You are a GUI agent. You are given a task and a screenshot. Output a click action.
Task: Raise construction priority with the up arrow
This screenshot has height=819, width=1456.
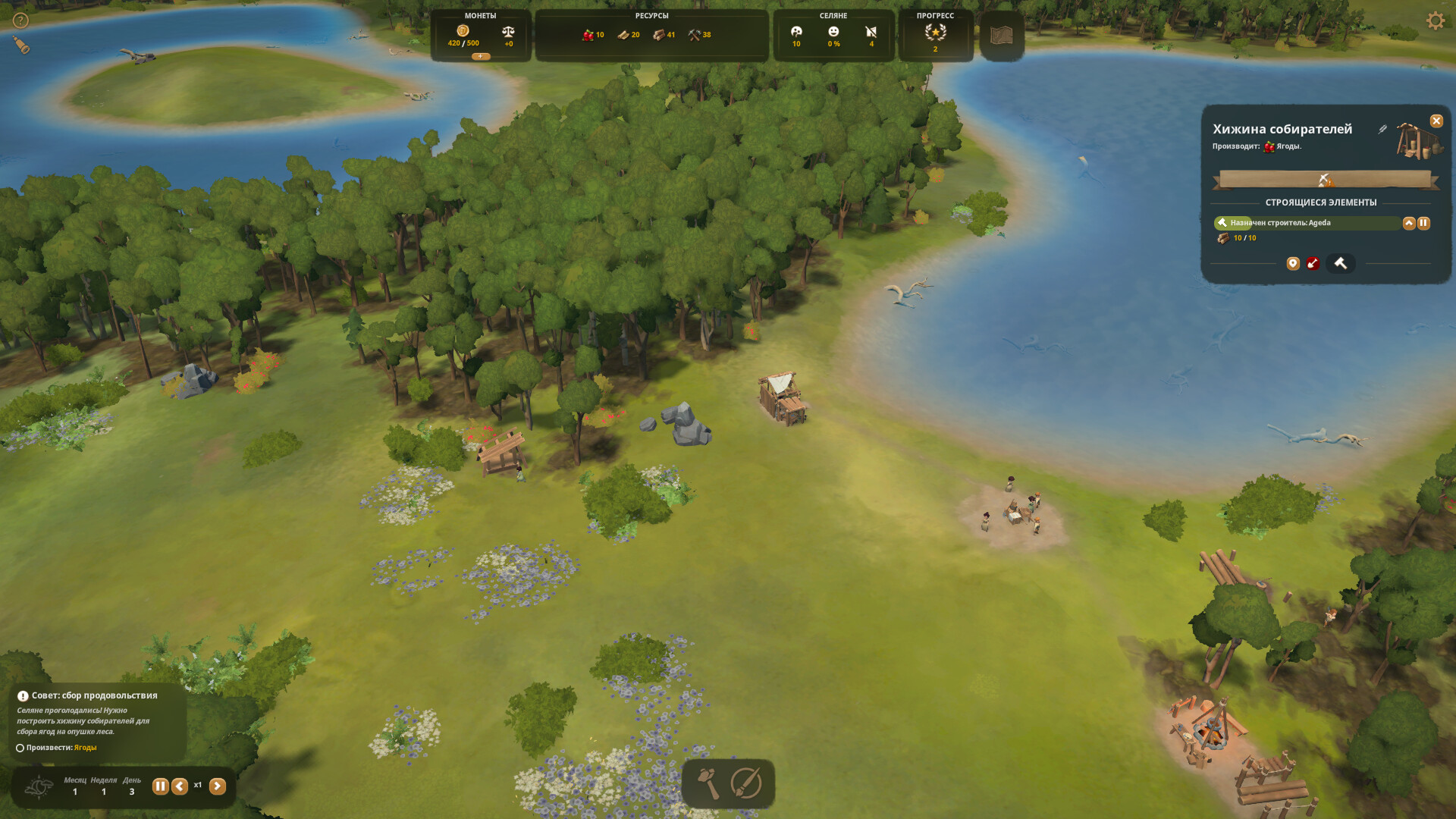1409,223
